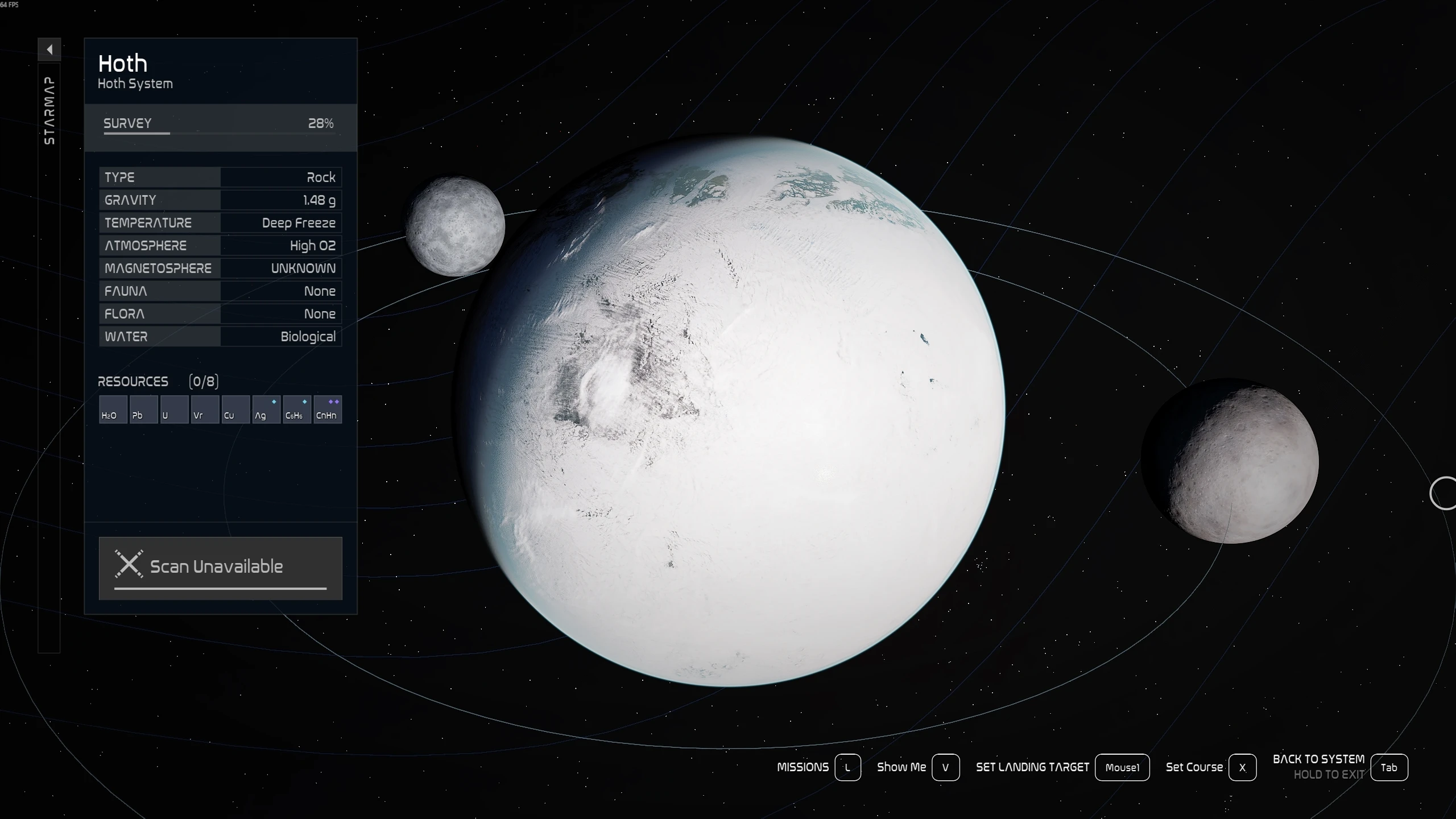1456x819 pixels.
Task: Choose the Ag silver resource tile
Action: click(x=266, y=409)
